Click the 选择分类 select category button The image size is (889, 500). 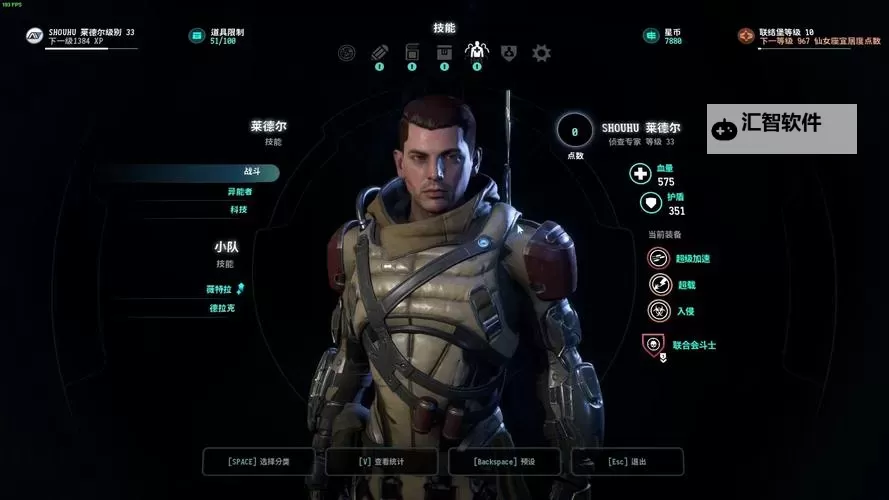(x=259, y=461)
